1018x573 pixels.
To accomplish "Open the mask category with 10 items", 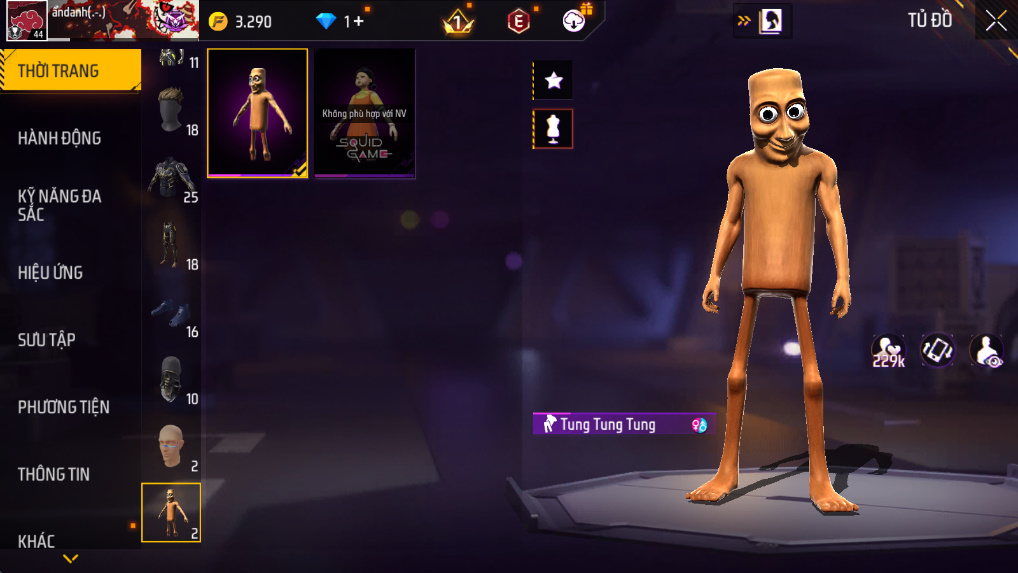I will click(x=172, y=380).
